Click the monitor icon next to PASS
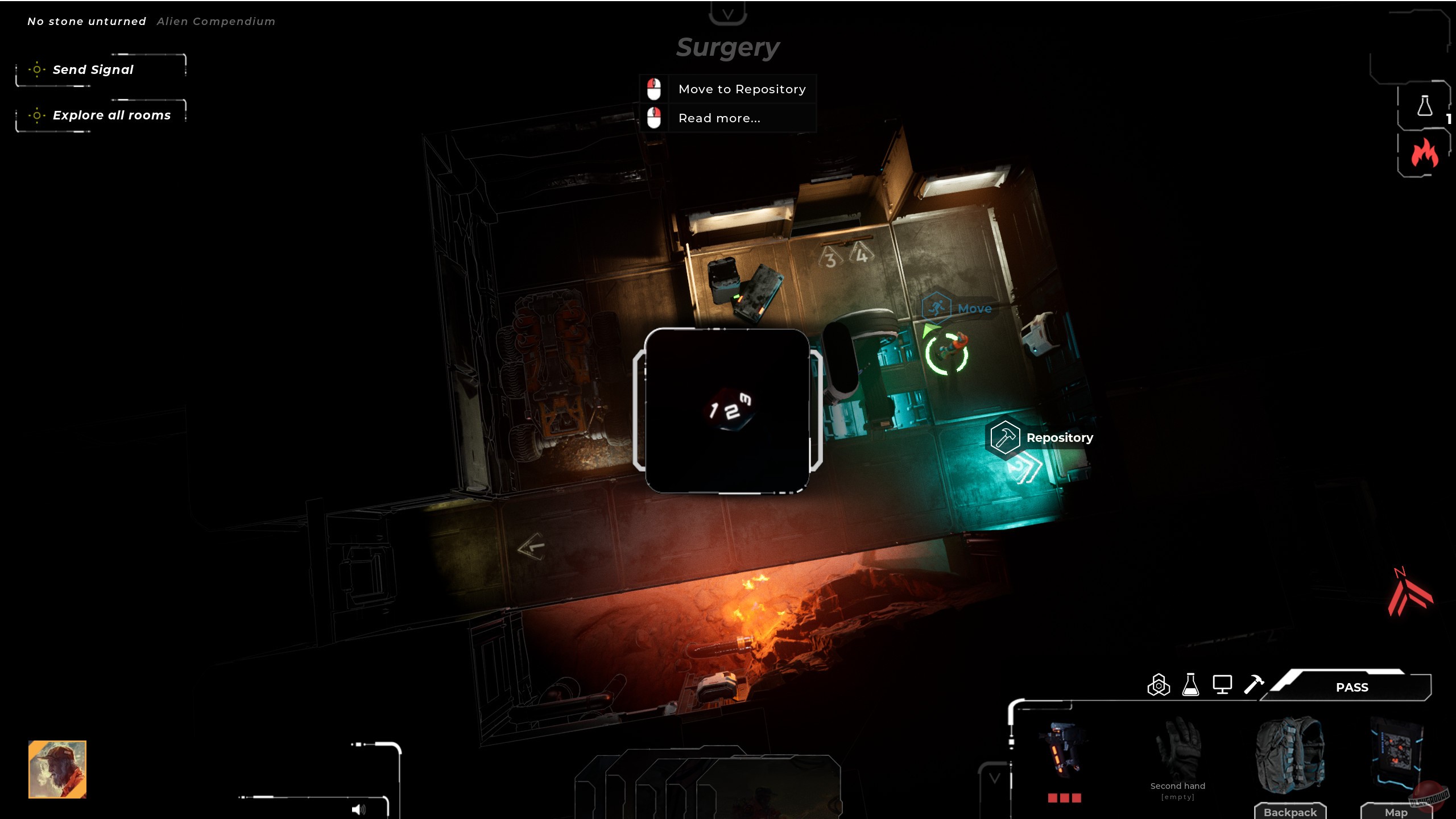This screenshot has width=1456, height=819. (x=1223, y=685)
